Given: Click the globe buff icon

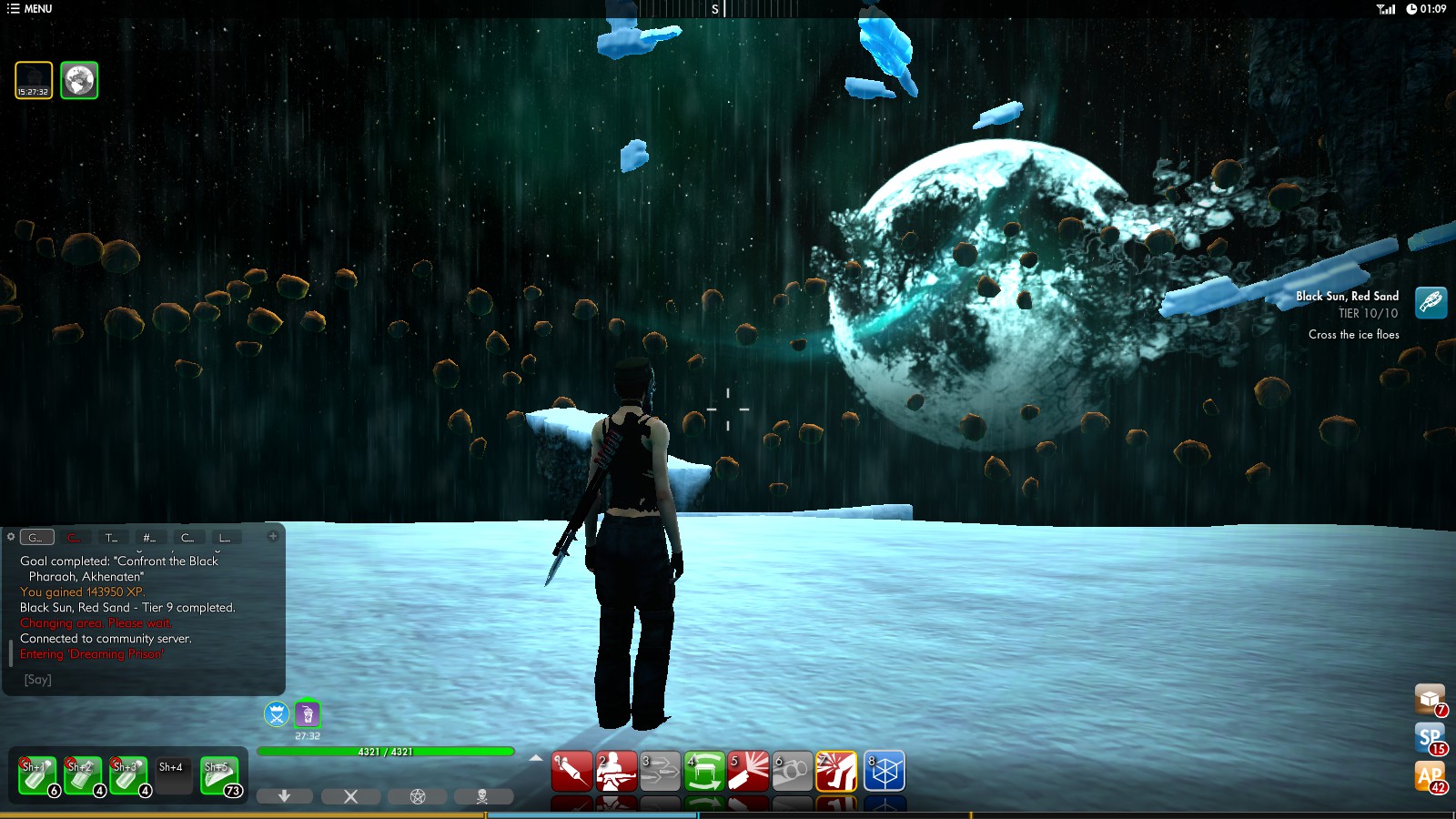Looking at the screenshot, I should coord(79,80).
